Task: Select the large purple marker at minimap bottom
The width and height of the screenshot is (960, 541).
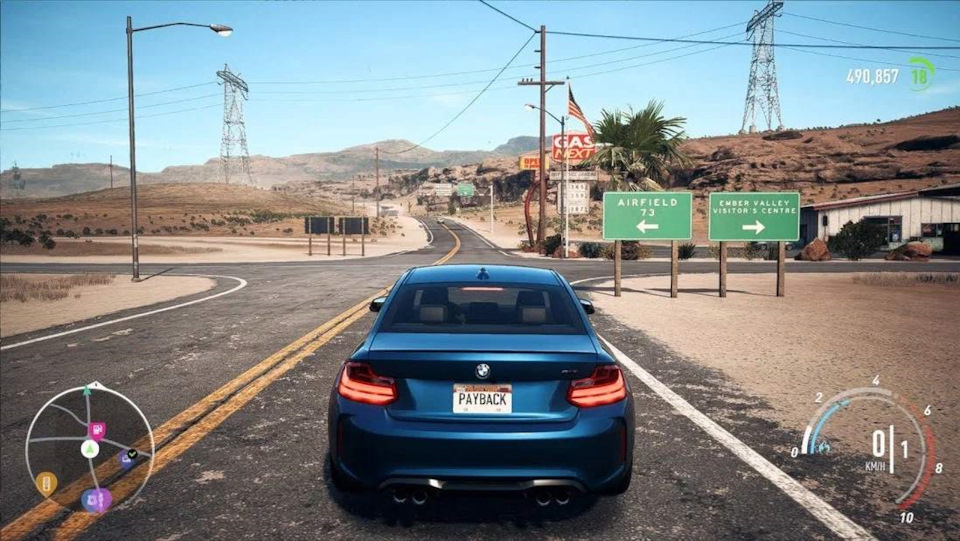Action: 97,499
